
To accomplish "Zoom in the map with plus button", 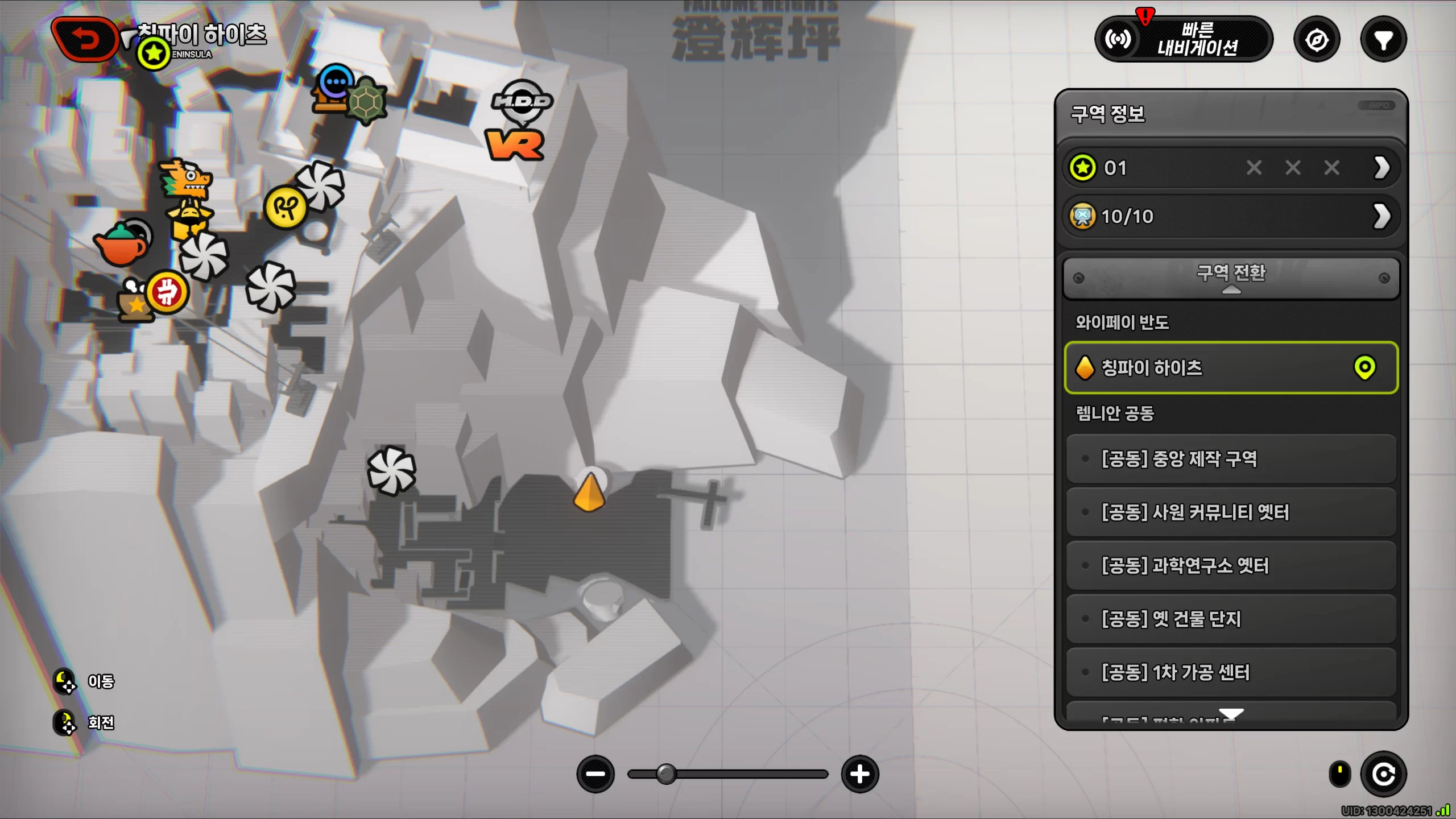I will 859,774.
